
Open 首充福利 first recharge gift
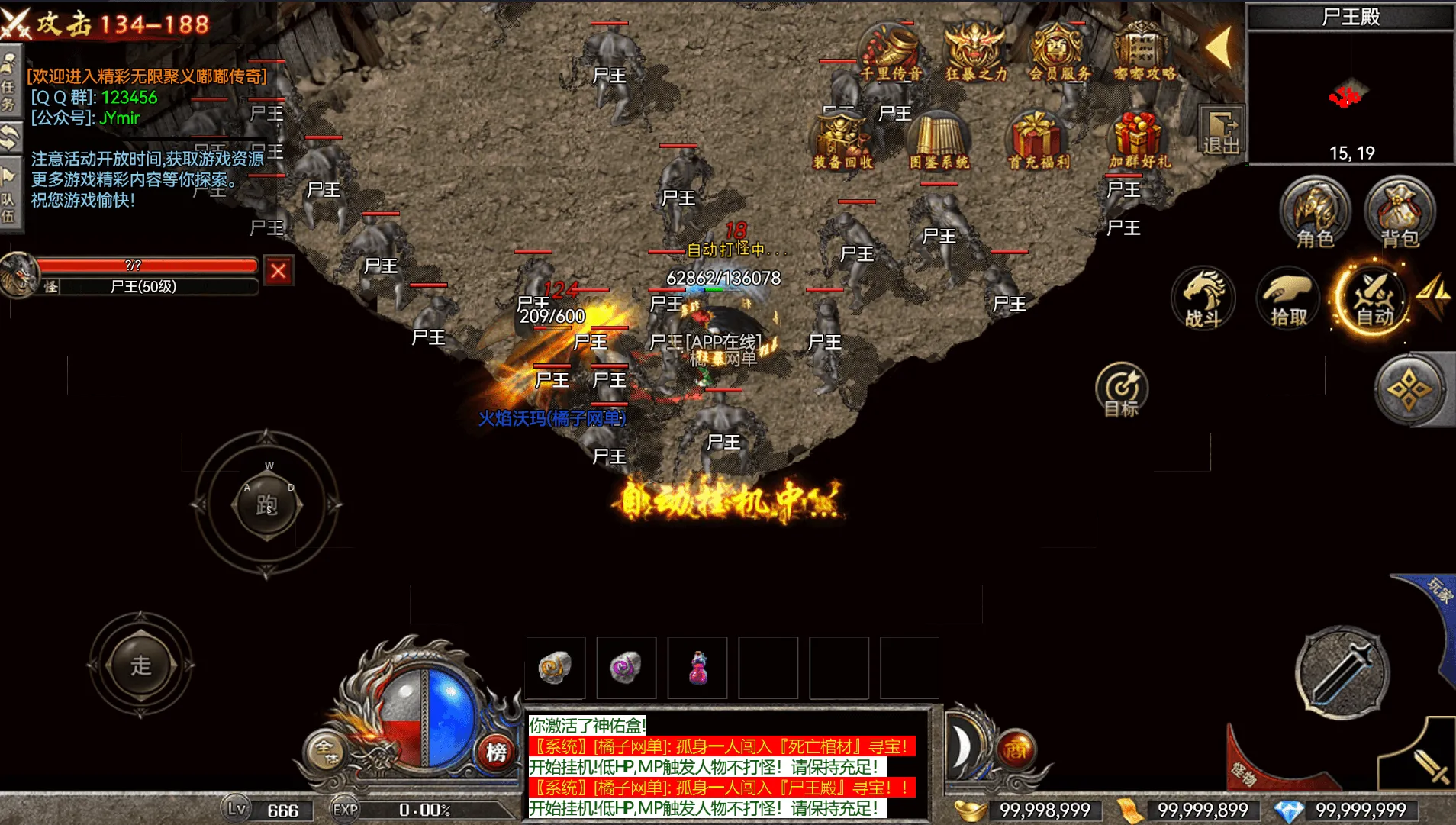1038,140
